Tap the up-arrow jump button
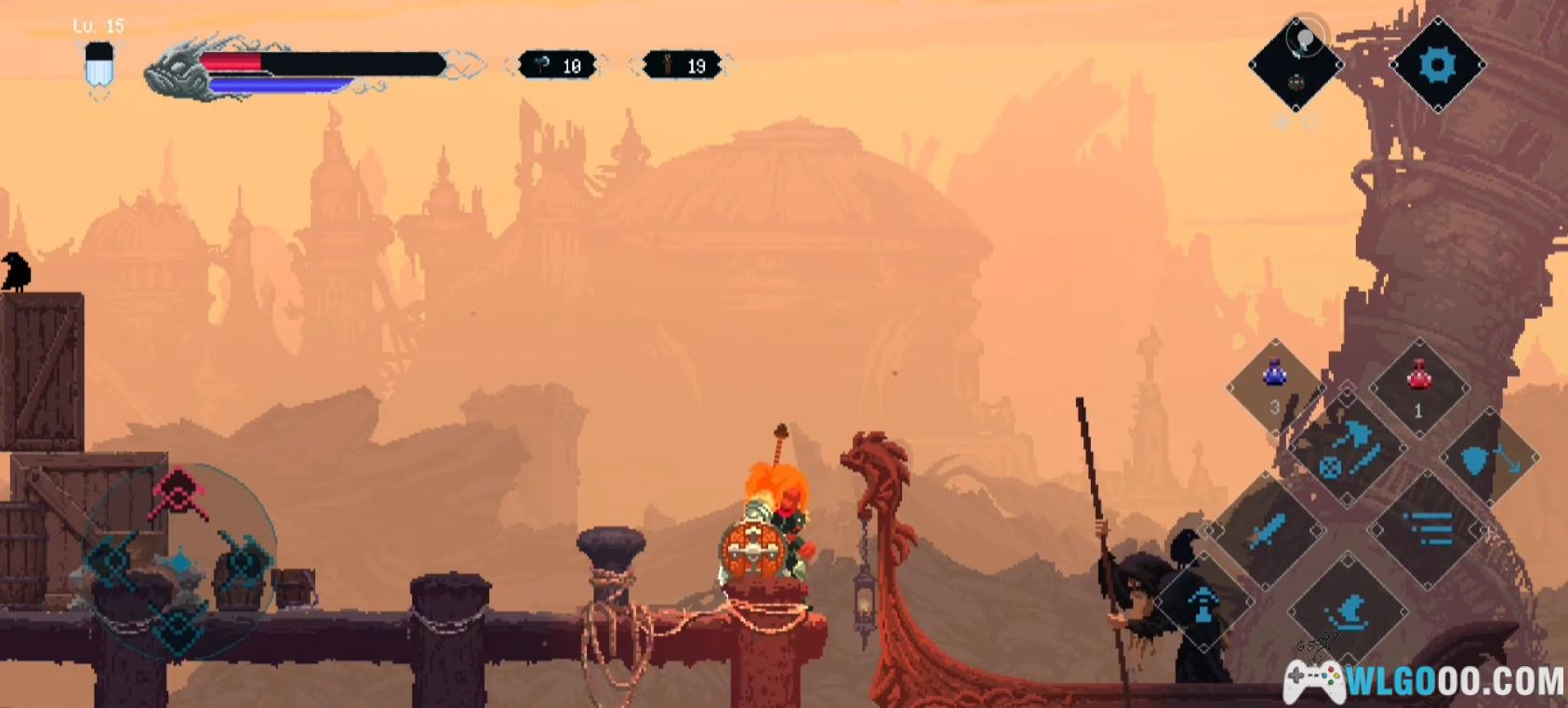Screen dimensions: 1568x708 [x=1203, y=603]
